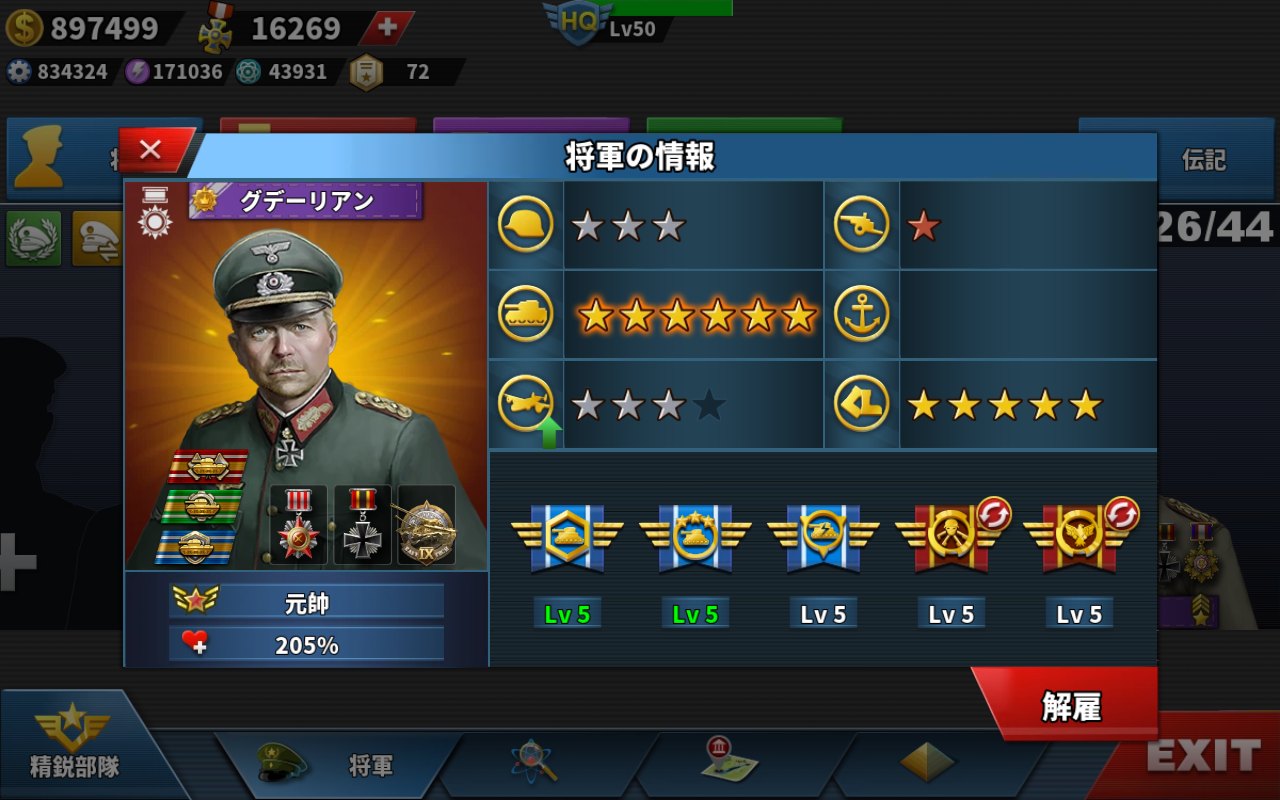Upgrade the air force ability icon
Viewport: 1280px width, 800px height.
[526, 405]
